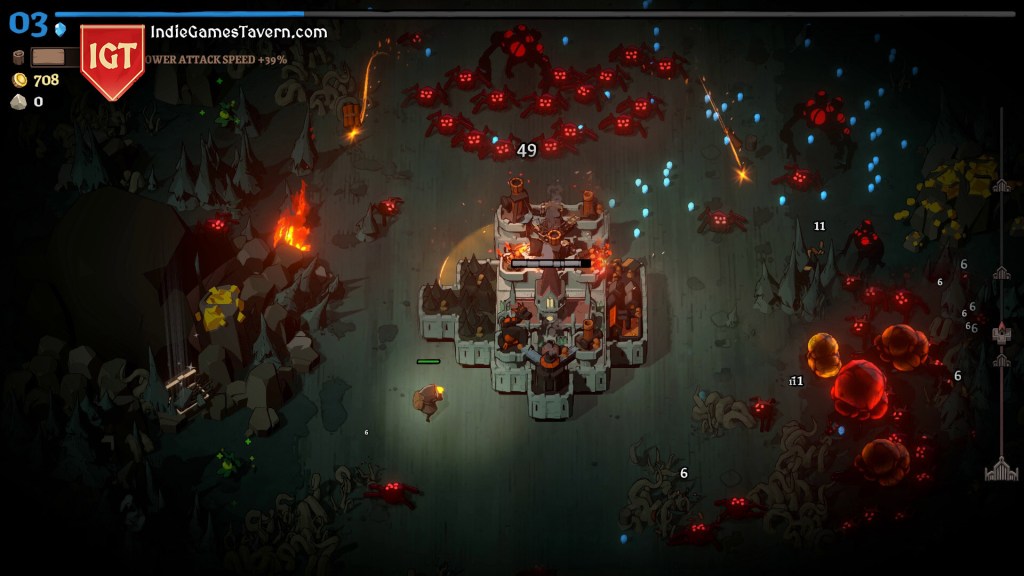Open the IndieGamesTavern.com link

coord(238,32)
